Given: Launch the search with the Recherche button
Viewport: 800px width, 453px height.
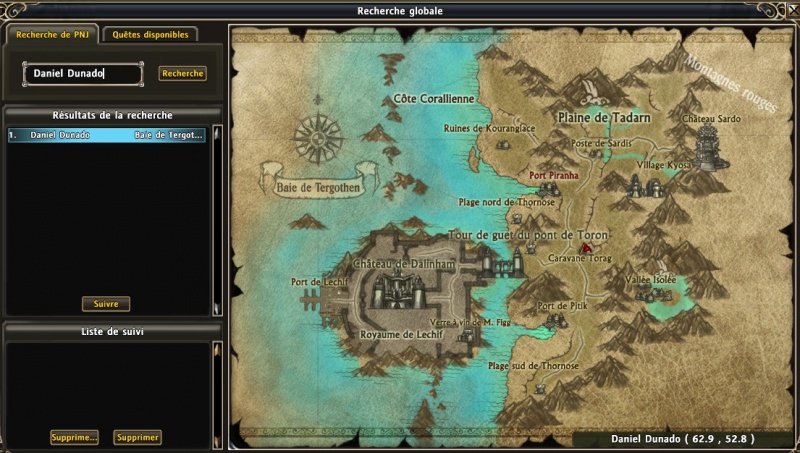Looking at the screenshot, I should pos(182,73).
